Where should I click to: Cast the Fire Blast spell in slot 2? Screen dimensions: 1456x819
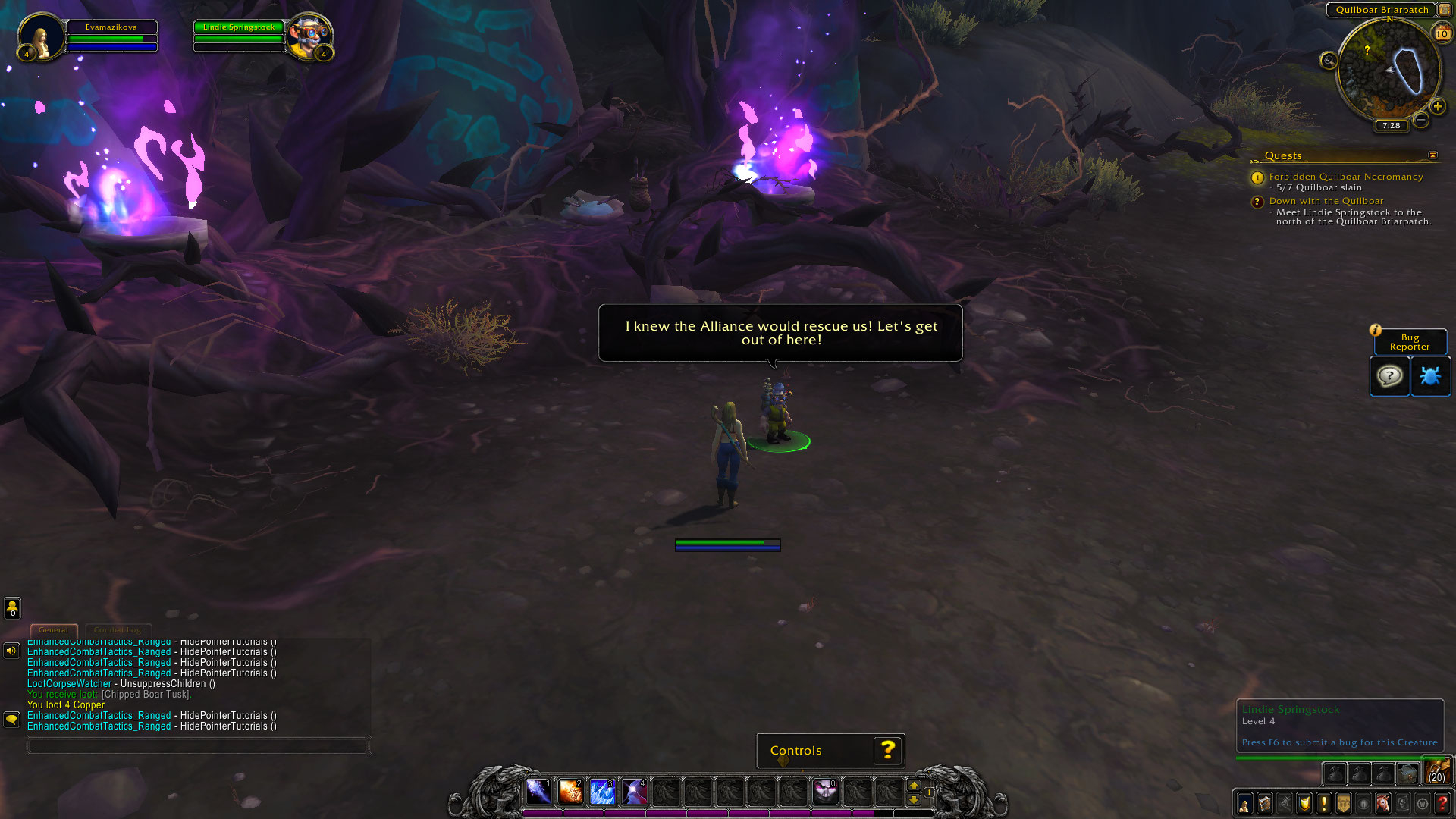click(570, 792)
